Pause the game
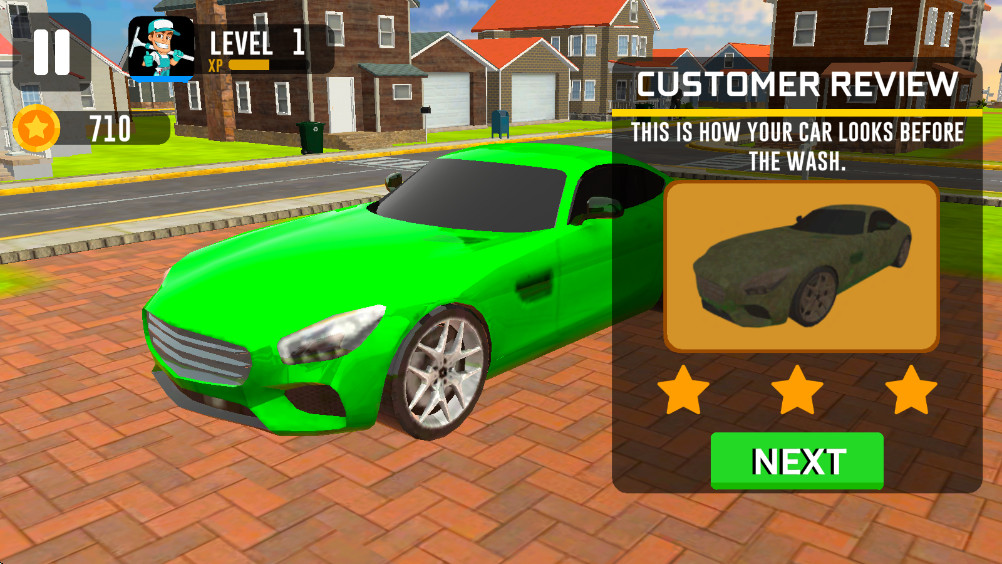 (52, 52)
